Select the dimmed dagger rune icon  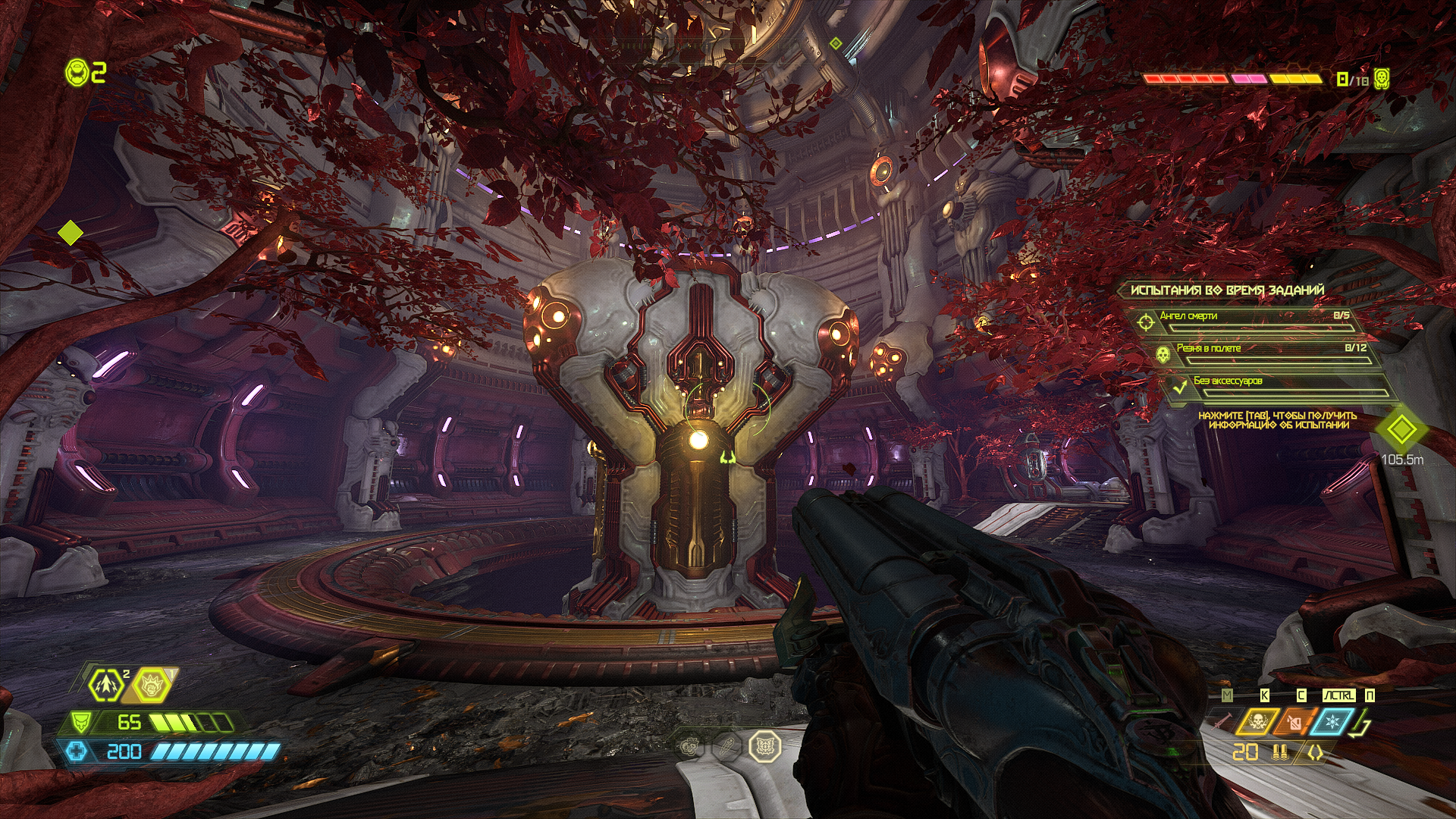point(726,747)
